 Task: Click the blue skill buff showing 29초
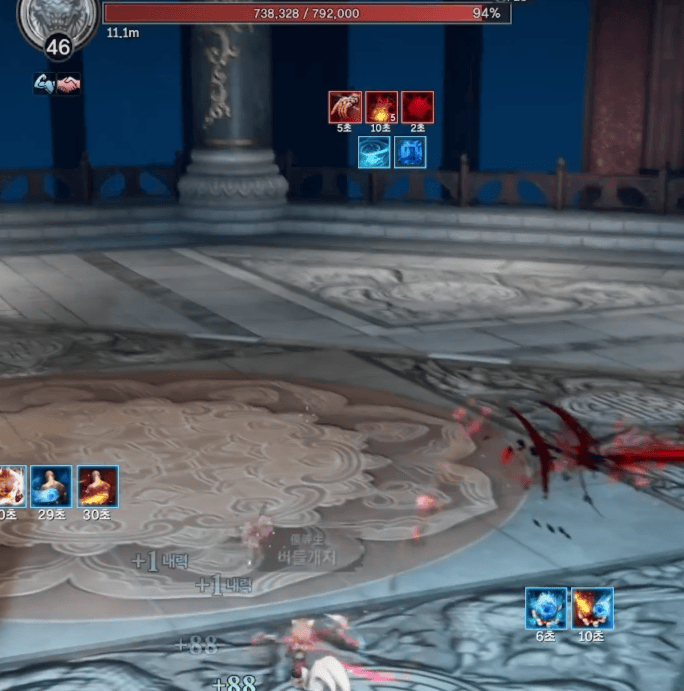[51, 486]
